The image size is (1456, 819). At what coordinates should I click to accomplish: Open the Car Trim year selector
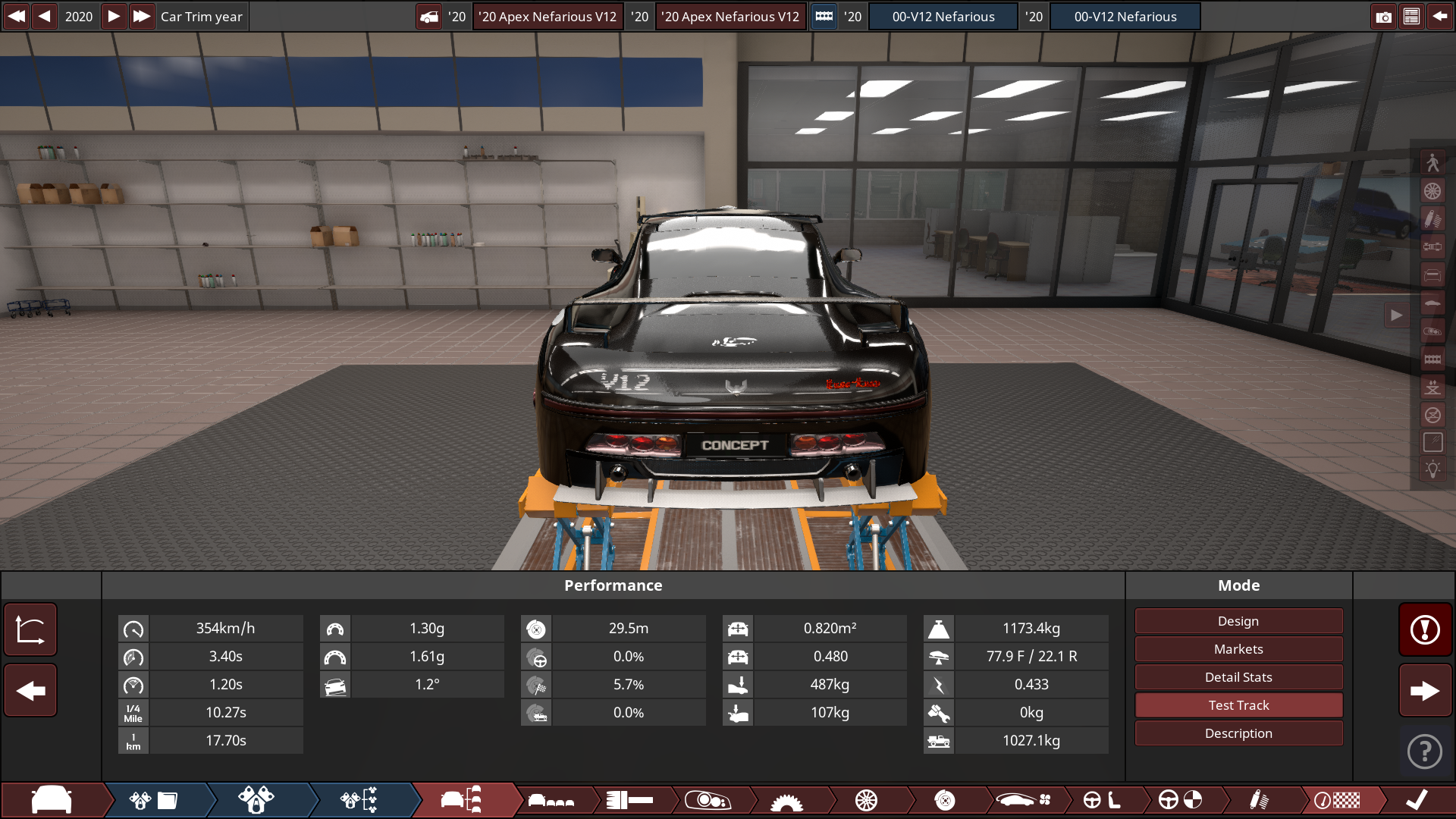pos(201,16)
